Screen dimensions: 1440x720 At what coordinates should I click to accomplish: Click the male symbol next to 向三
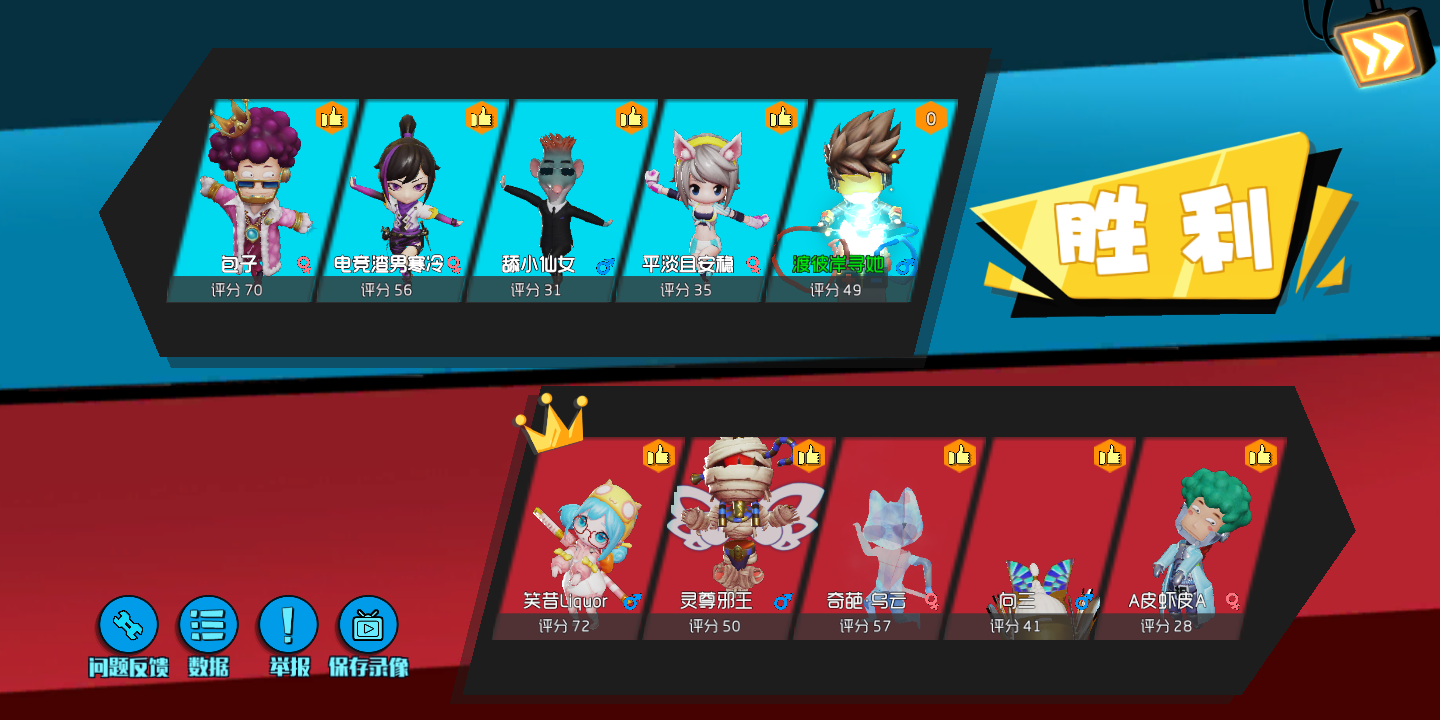pos(1084,601)
